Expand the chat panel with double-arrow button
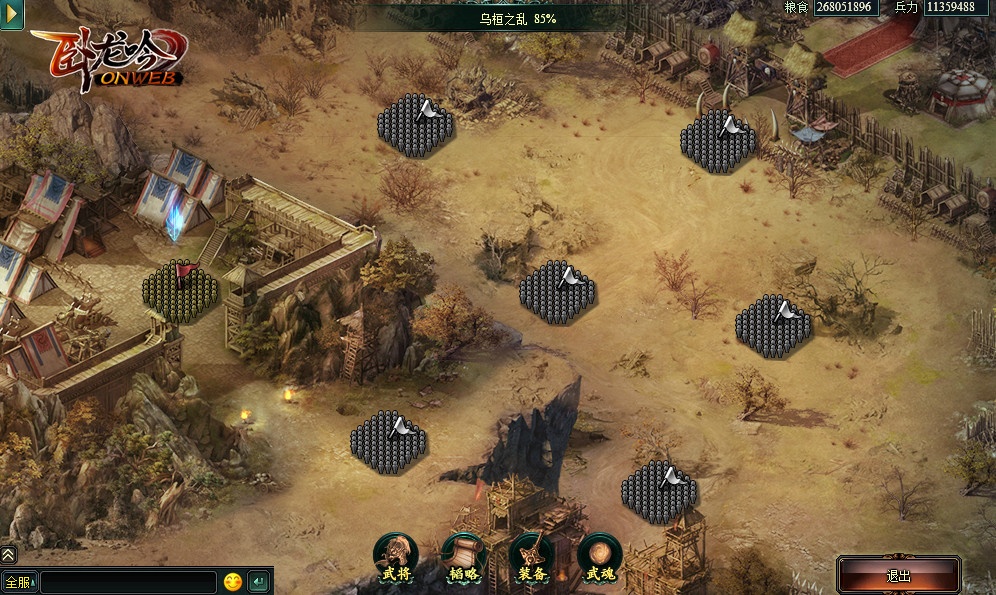Viewport: 996px width, 595px height. (8, 554)
